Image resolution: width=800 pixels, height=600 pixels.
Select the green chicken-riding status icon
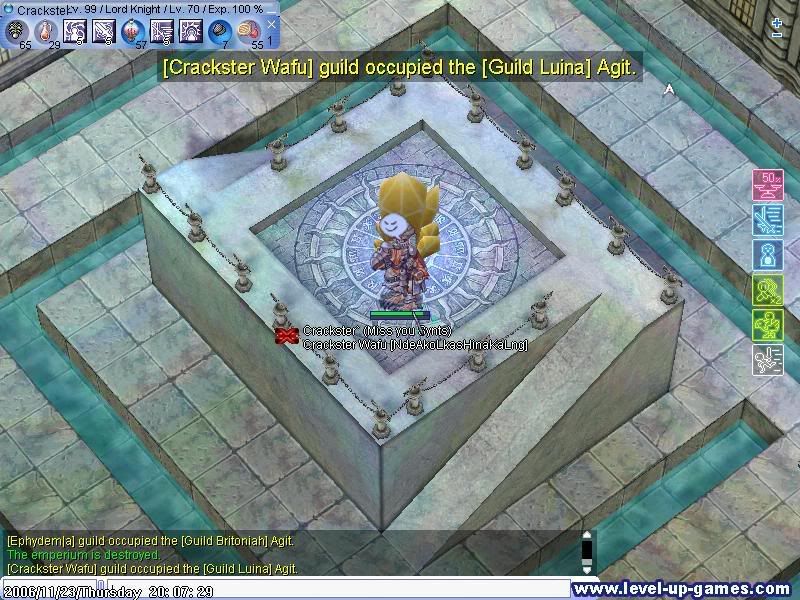tap(767, 325)
